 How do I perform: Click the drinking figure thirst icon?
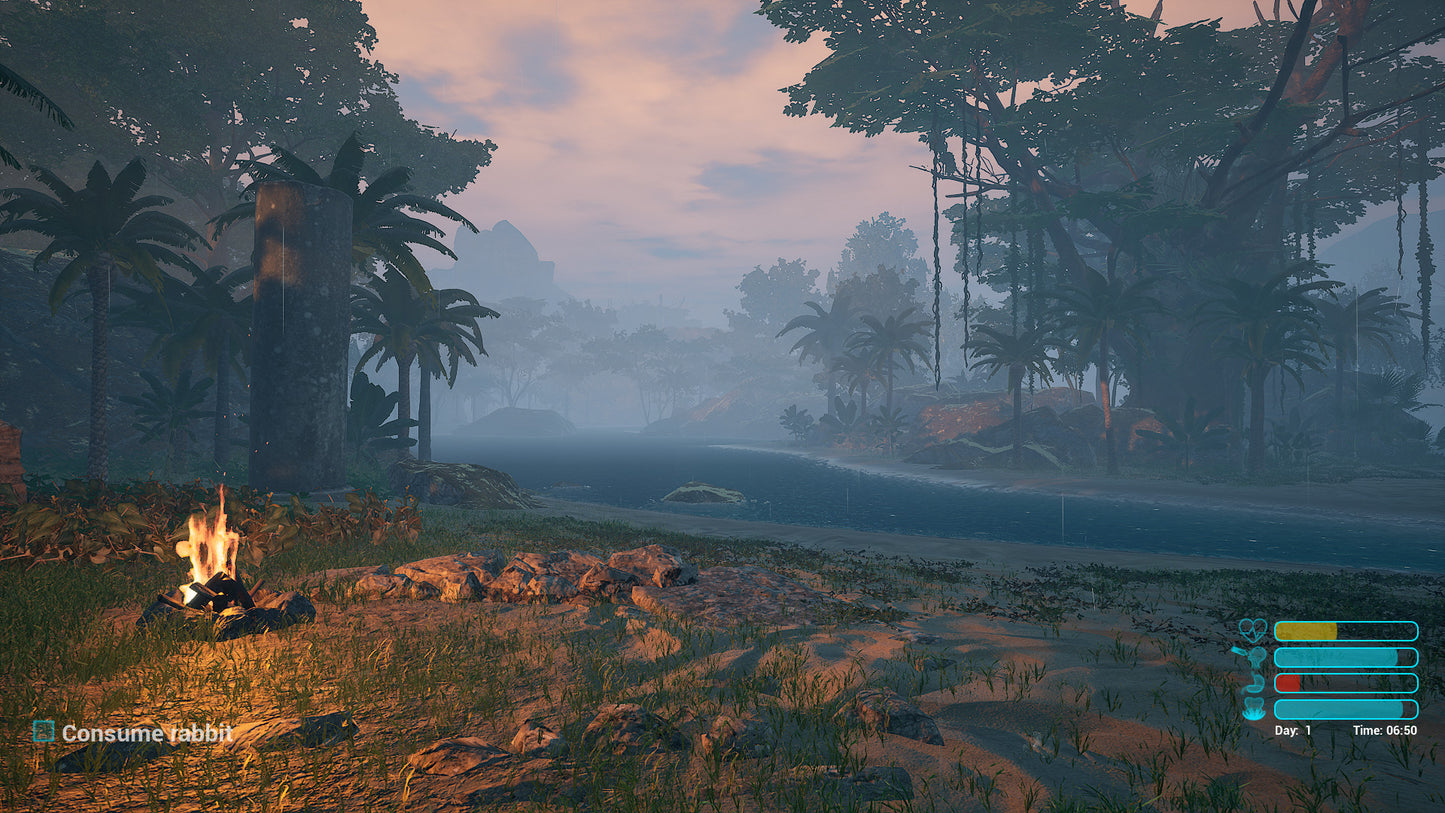pos(1252,657)
